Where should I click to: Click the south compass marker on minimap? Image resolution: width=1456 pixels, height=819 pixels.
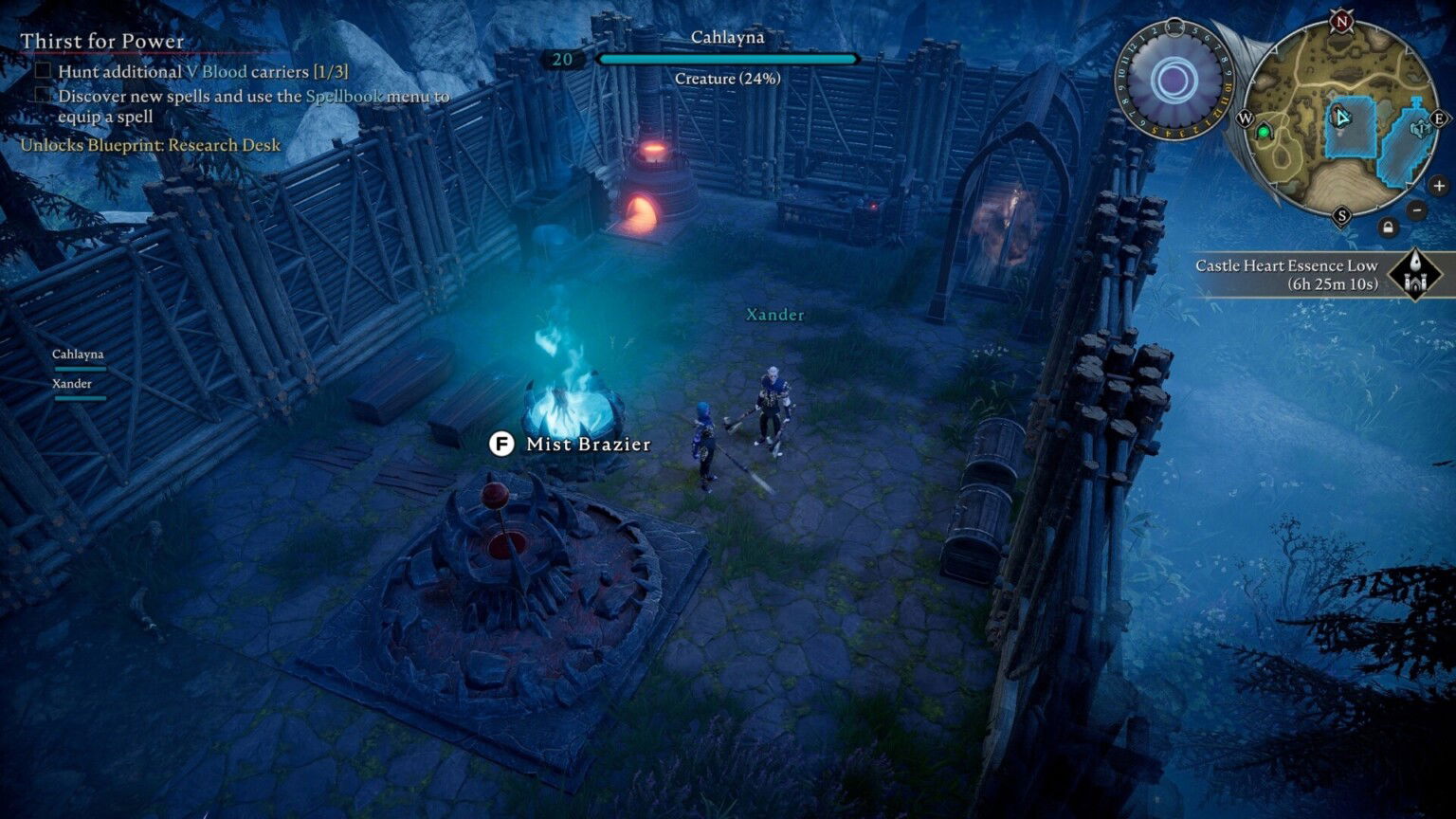[x=1341, y=214]
